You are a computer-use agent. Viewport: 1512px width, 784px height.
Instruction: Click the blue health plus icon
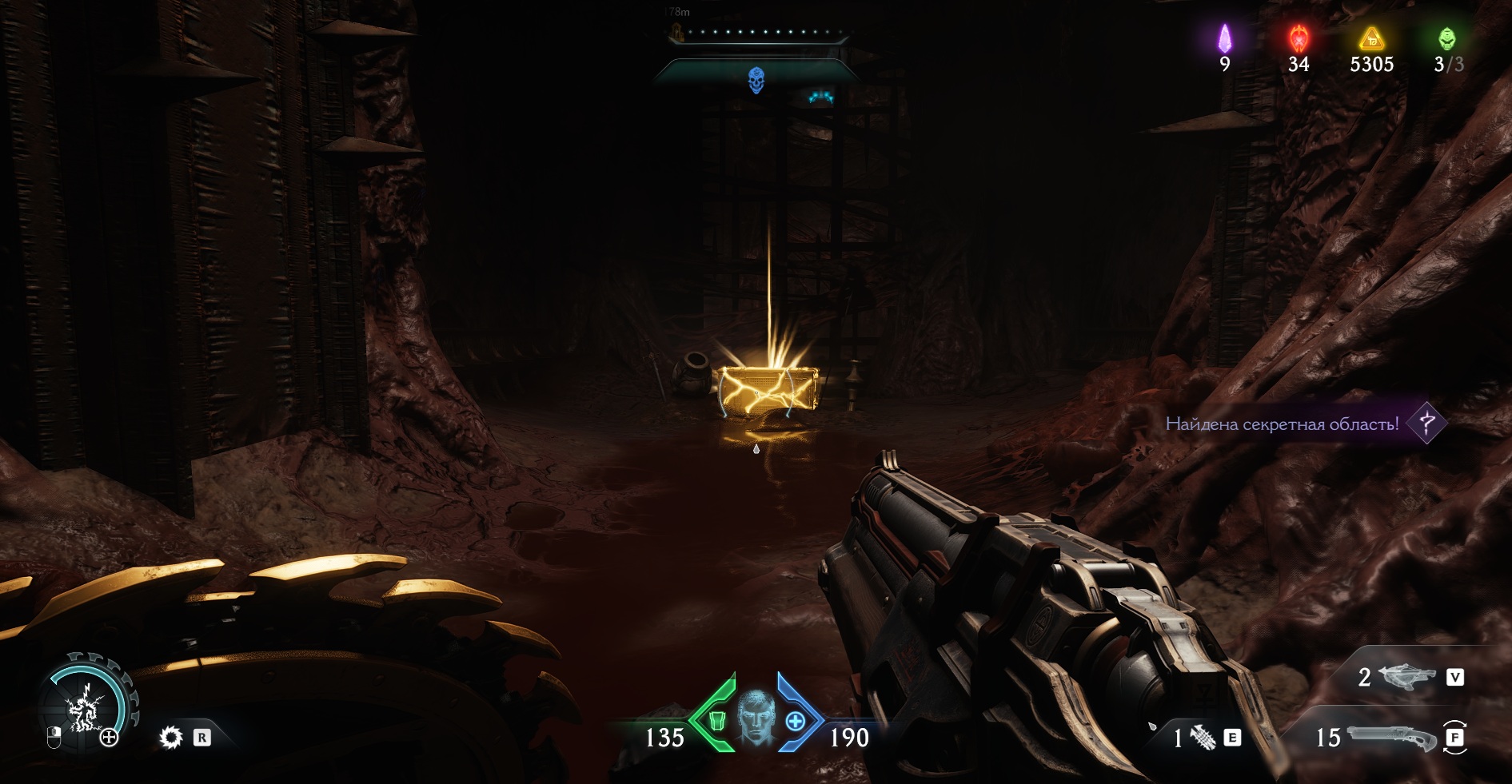(x=795, y=721)
